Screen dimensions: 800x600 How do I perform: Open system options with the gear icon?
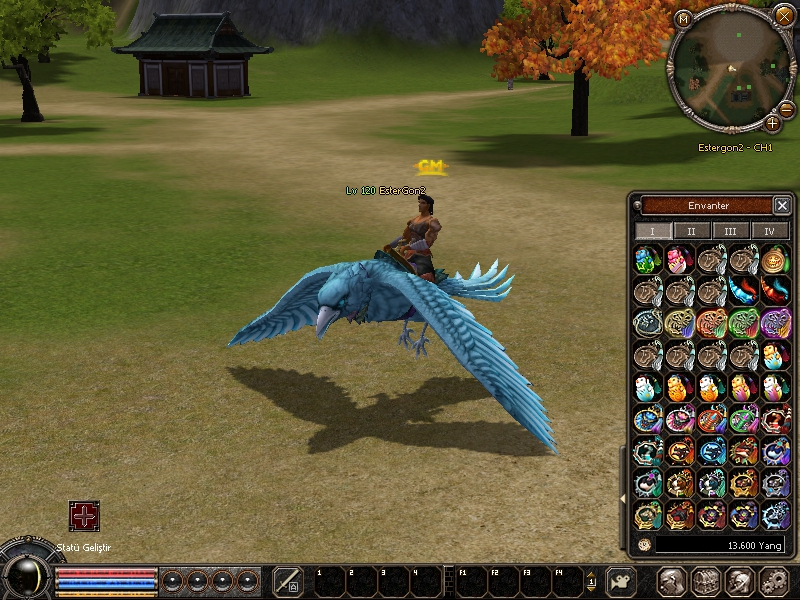tap(774, 580)
